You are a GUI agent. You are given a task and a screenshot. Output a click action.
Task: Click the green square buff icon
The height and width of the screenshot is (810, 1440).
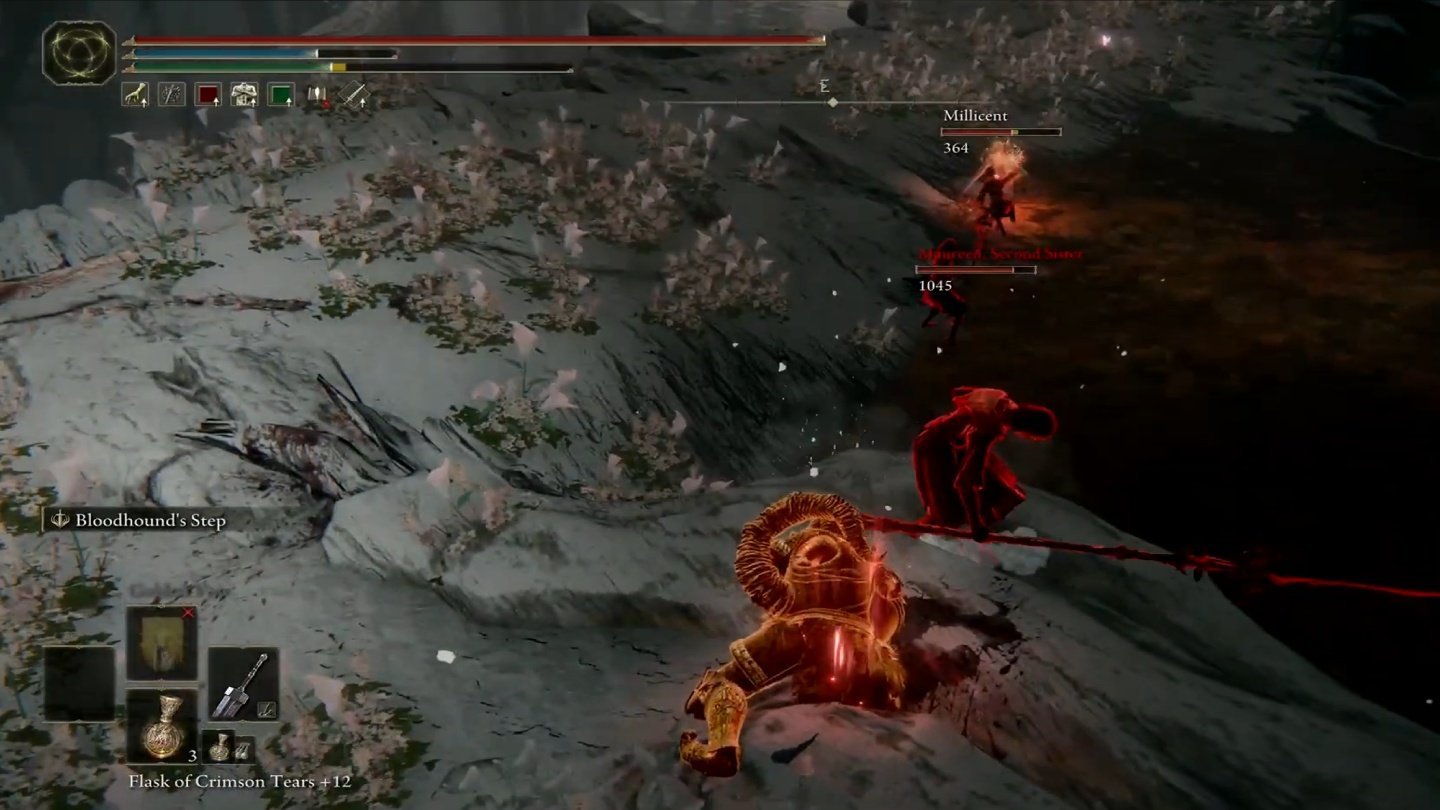click(281, 94)
